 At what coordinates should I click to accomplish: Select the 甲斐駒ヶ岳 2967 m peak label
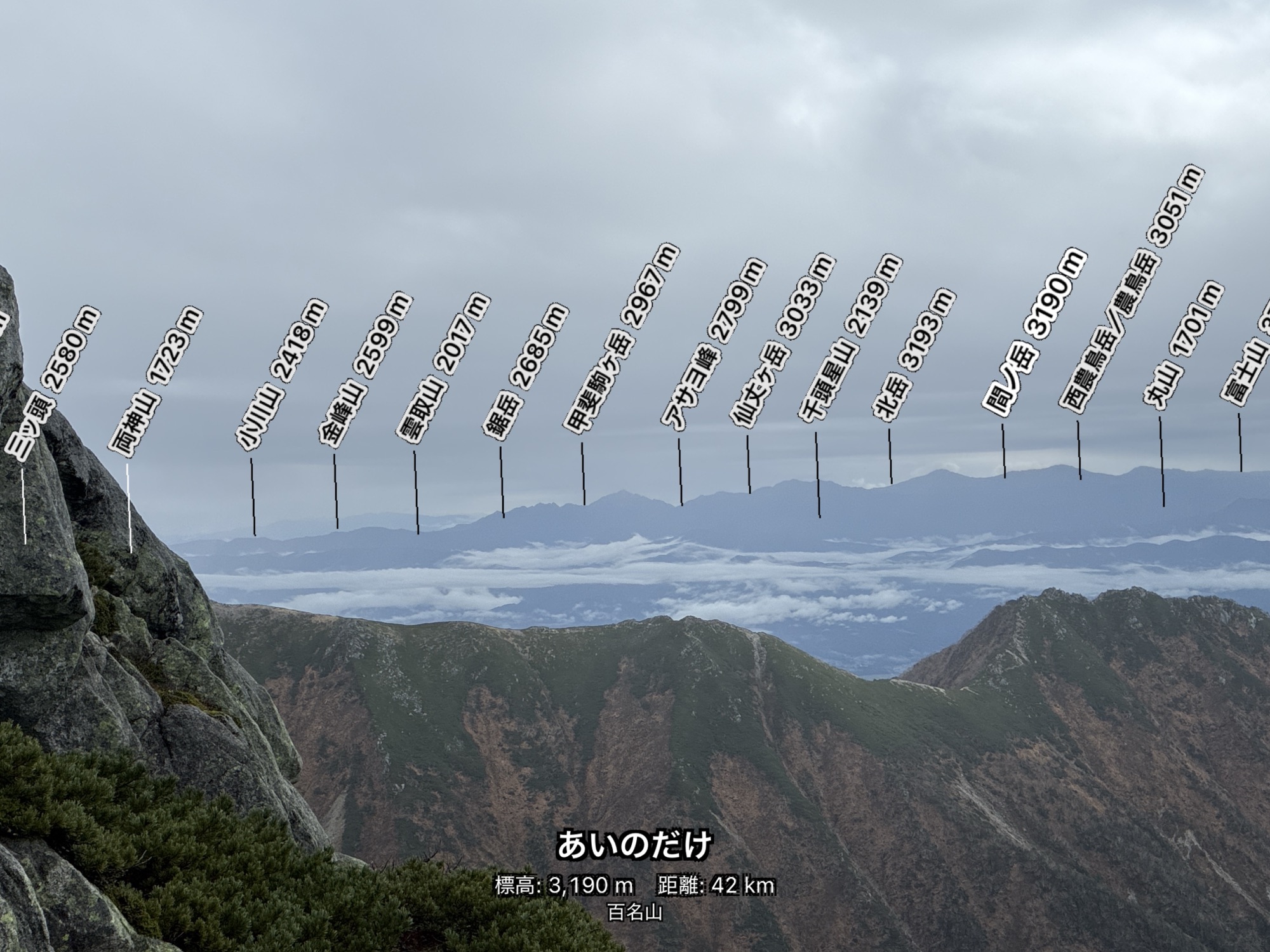point(620,340)
